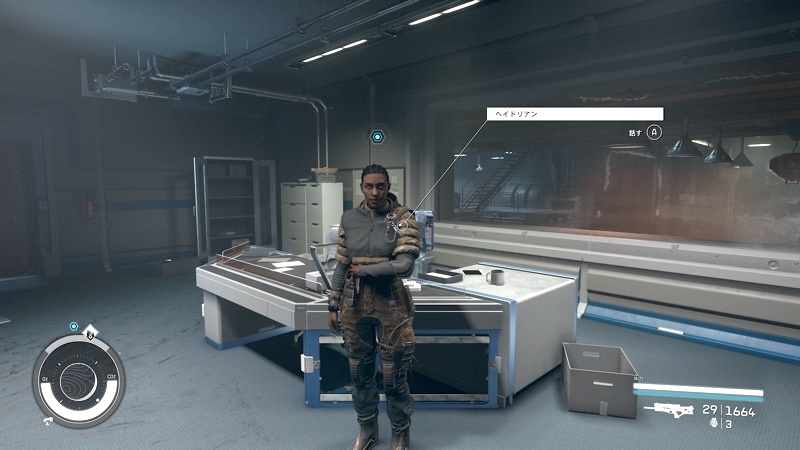
Task: Select the ヘイドリアン name label
Action: click(574, 114)
